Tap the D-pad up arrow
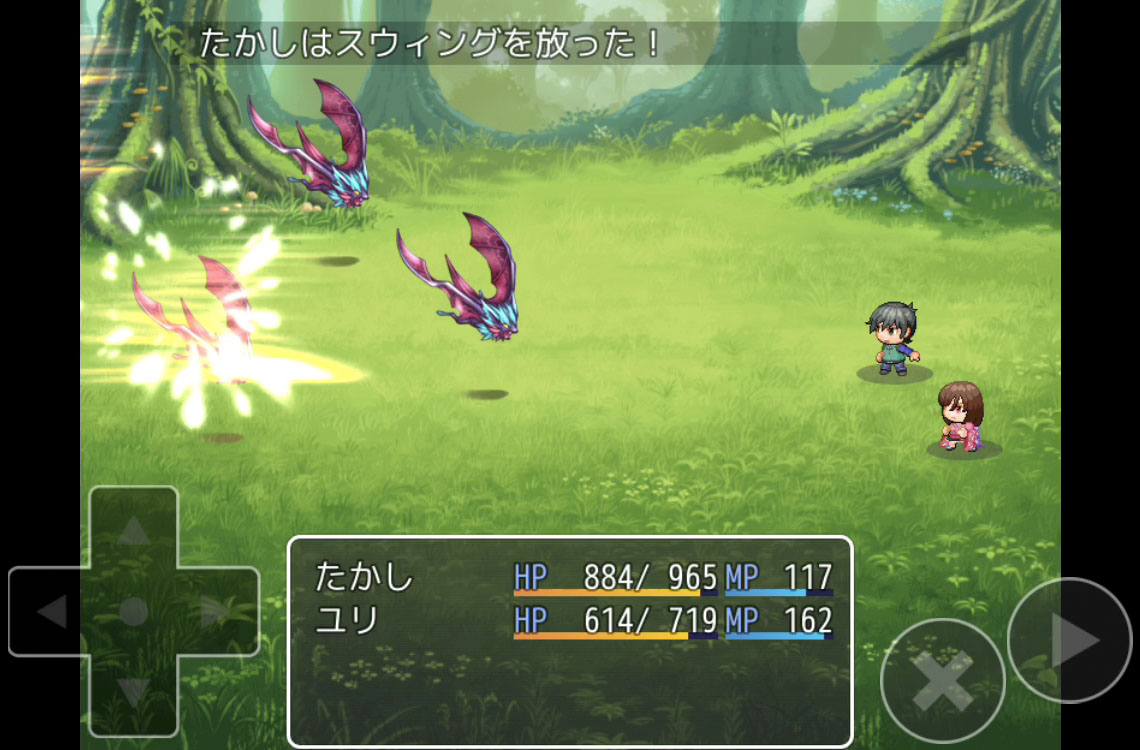 (133, 531)
